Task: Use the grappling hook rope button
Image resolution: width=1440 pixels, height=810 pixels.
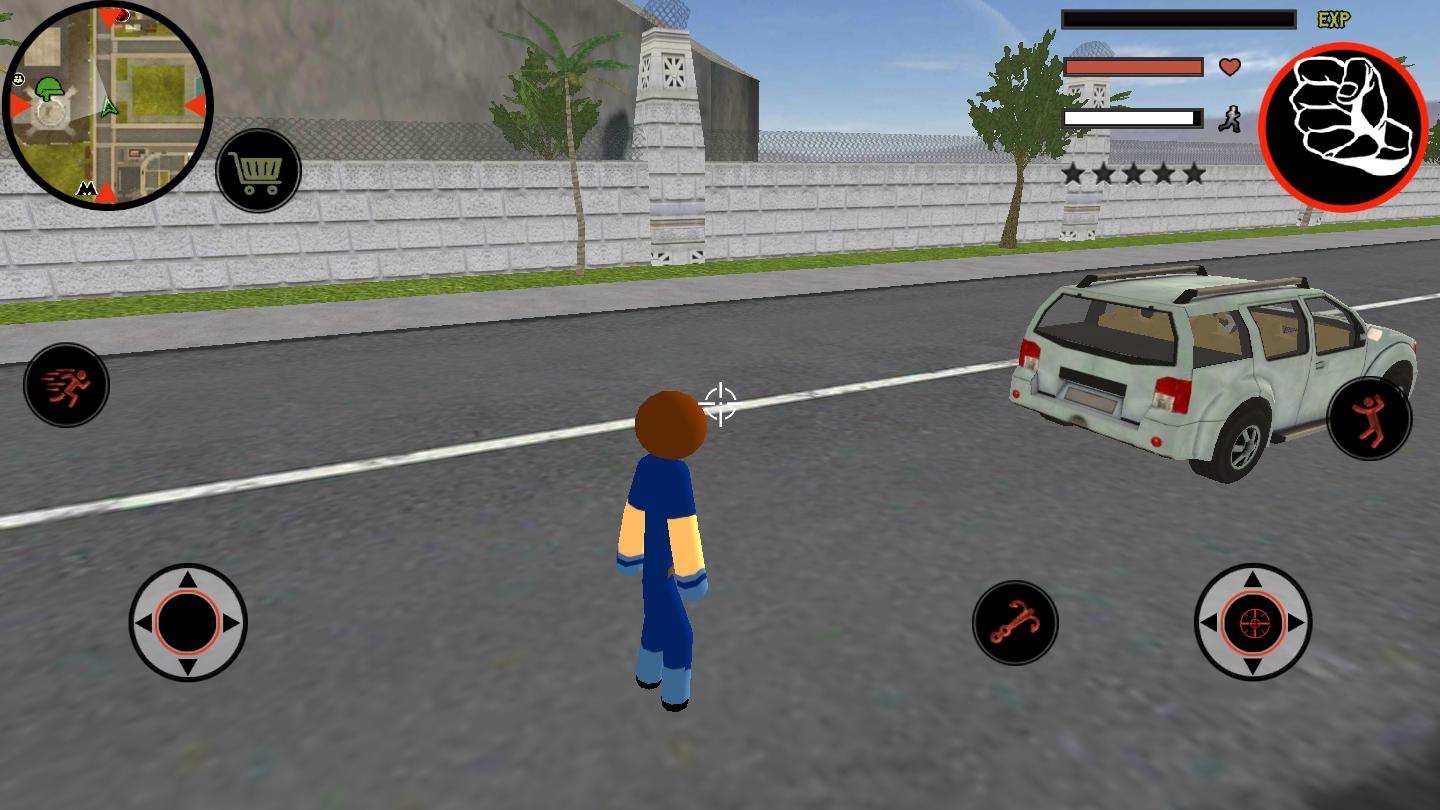Action: pyautogui.click(x=1015, y=622)
